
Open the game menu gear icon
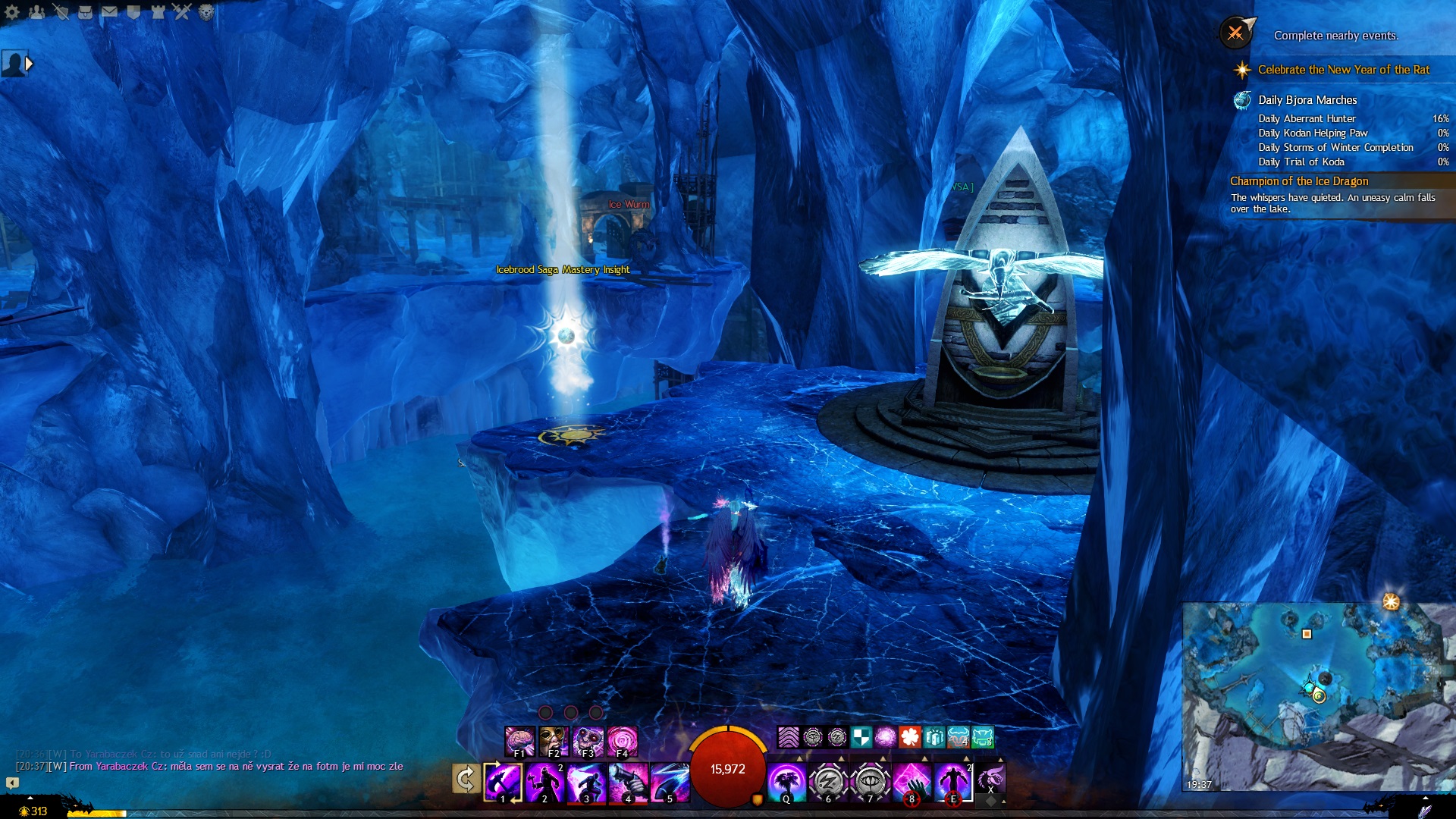point(12,12)
